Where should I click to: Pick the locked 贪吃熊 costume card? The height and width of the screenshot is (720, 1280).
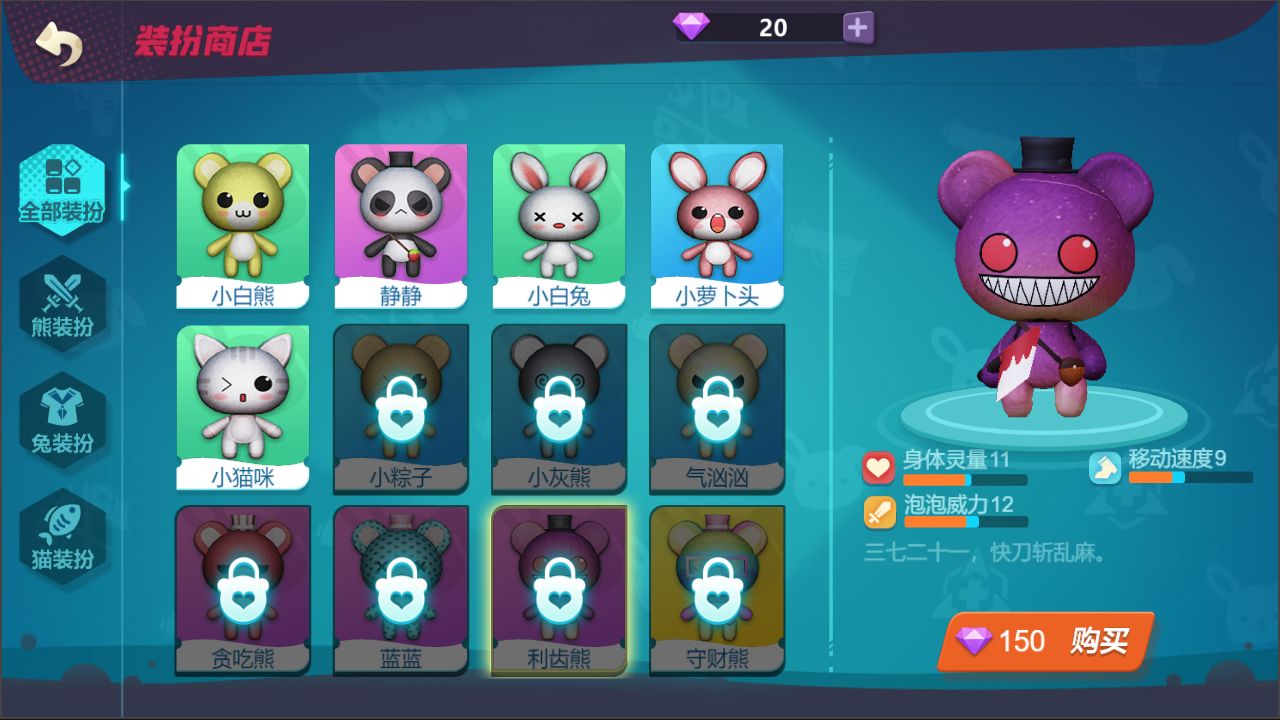pyautogui.click(x=243, y=589)
